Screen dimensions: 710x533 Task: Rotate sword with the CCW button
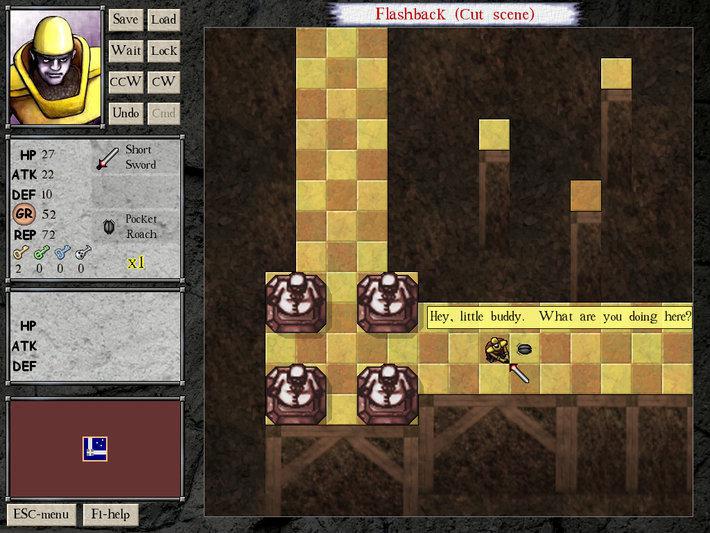(x=125, y=82)
